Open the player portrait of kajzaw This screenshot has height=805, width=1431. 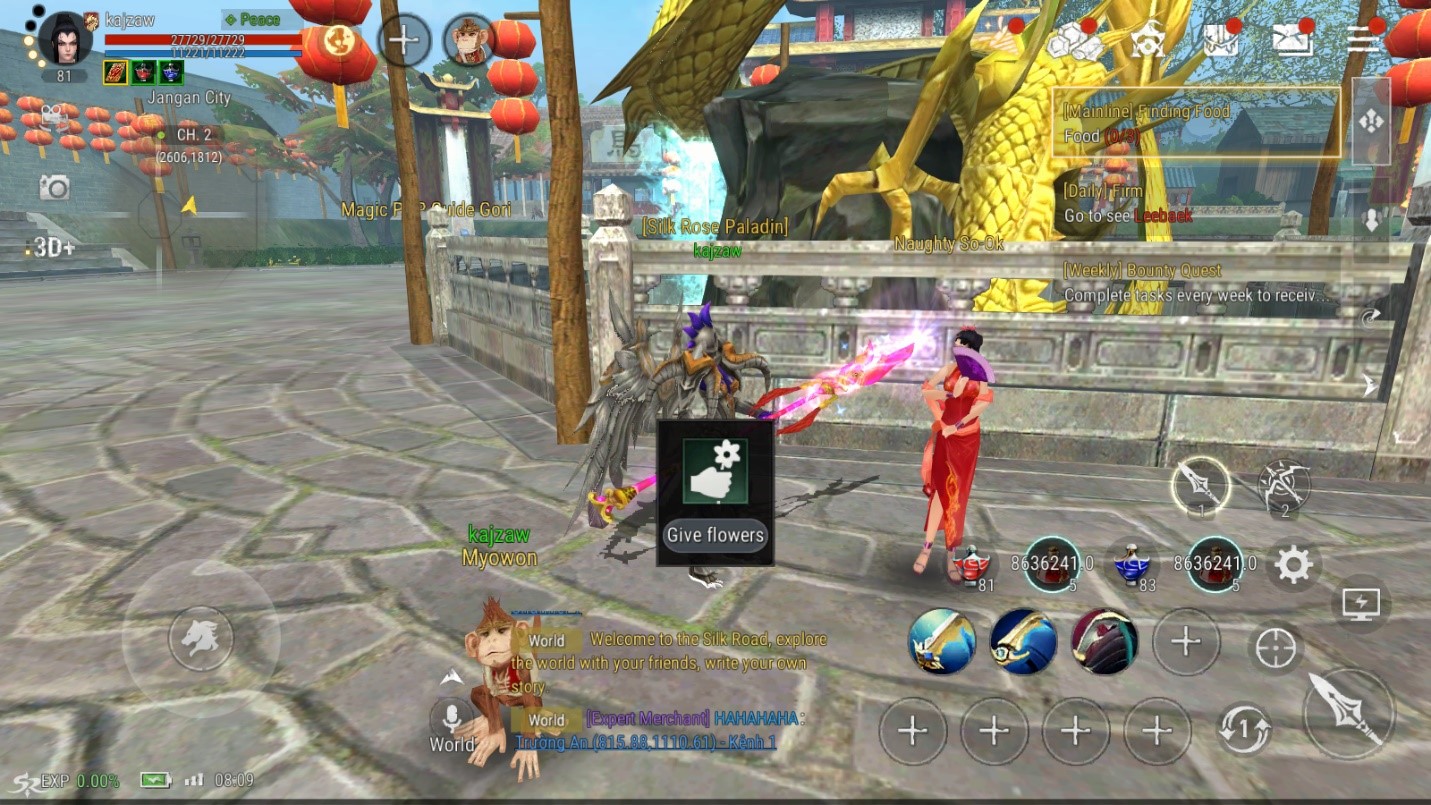(66, 39)
